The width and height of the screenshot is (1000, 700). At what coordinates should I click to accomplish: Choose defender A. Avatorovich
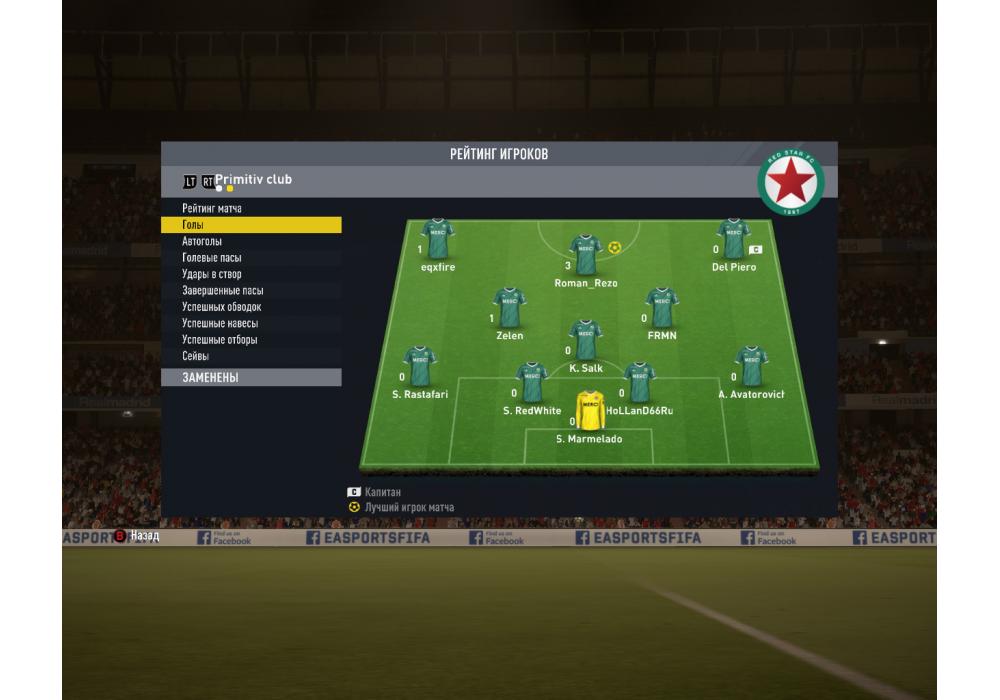tap(751, 366)
